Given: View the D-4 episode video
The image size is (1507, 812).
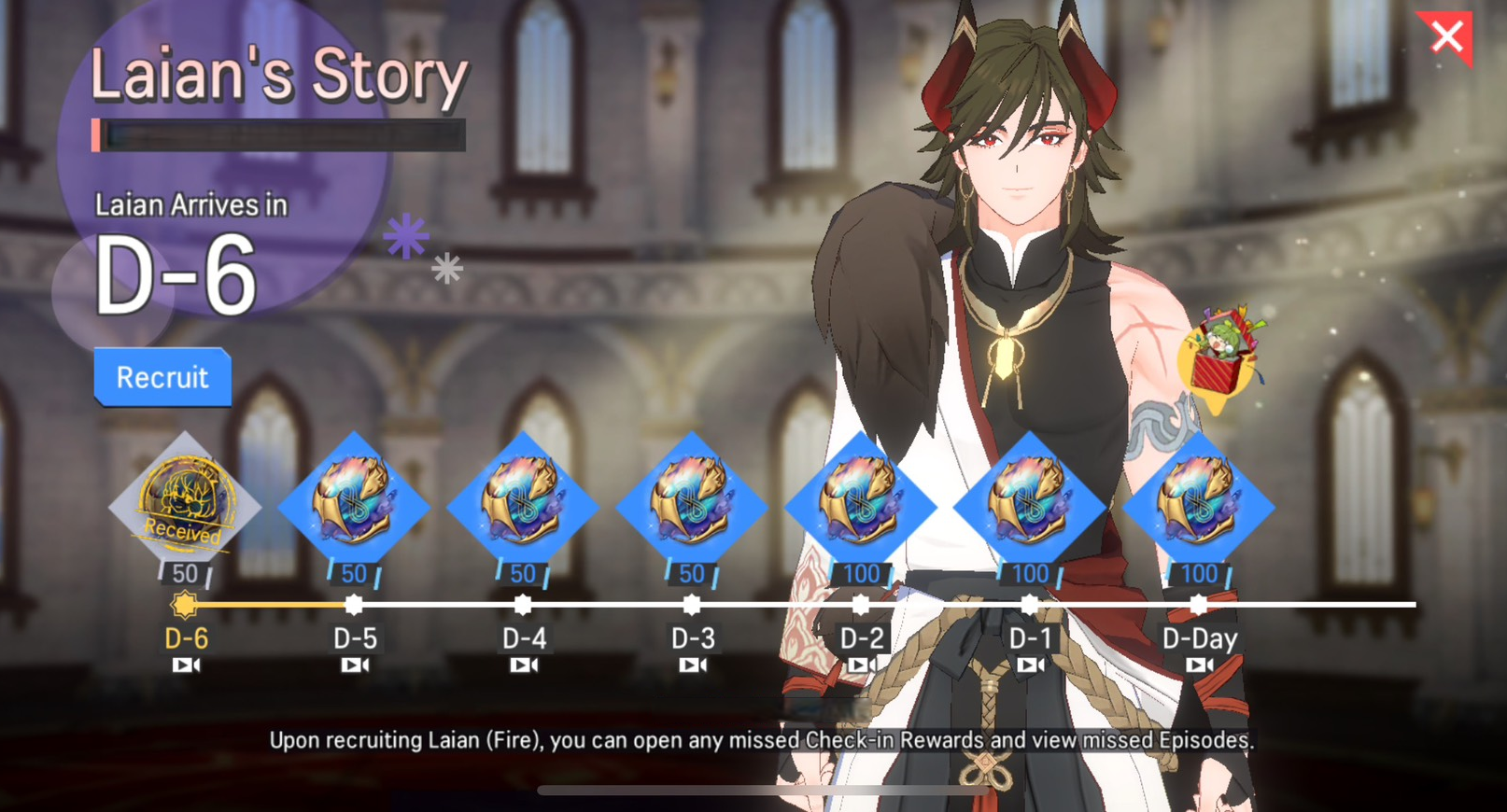Looking at the screenshot, I should (x=524, y=665).
